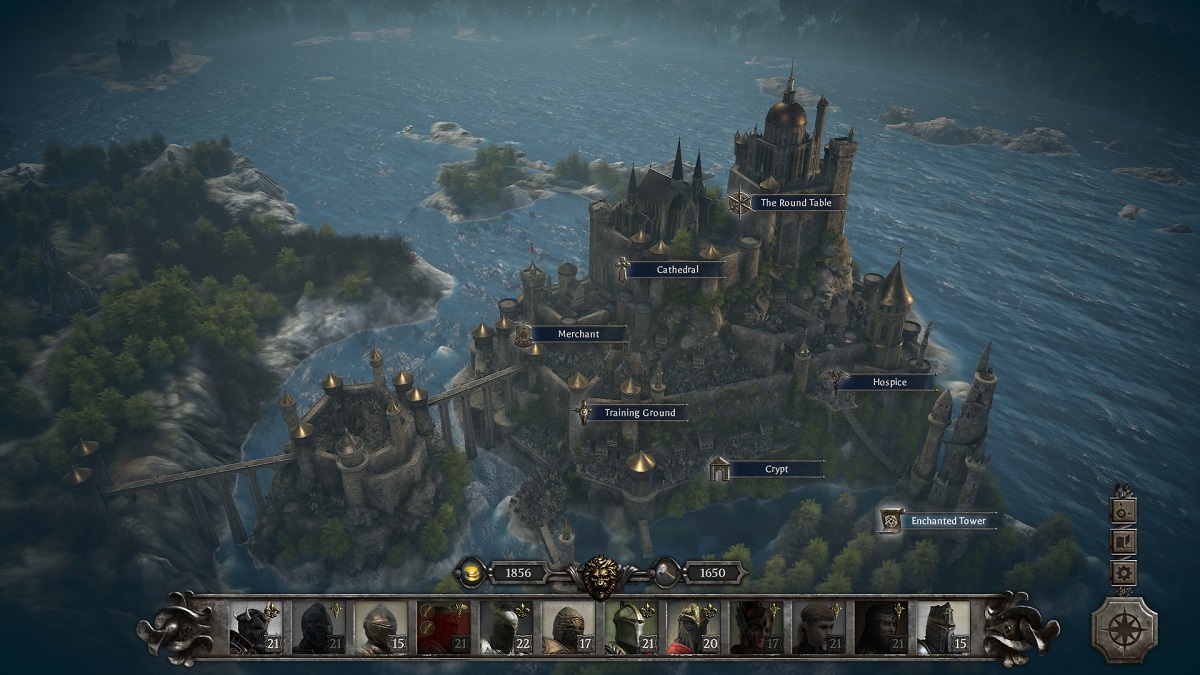
Task: Open the book journal button
Action: tap(1124, 541)
